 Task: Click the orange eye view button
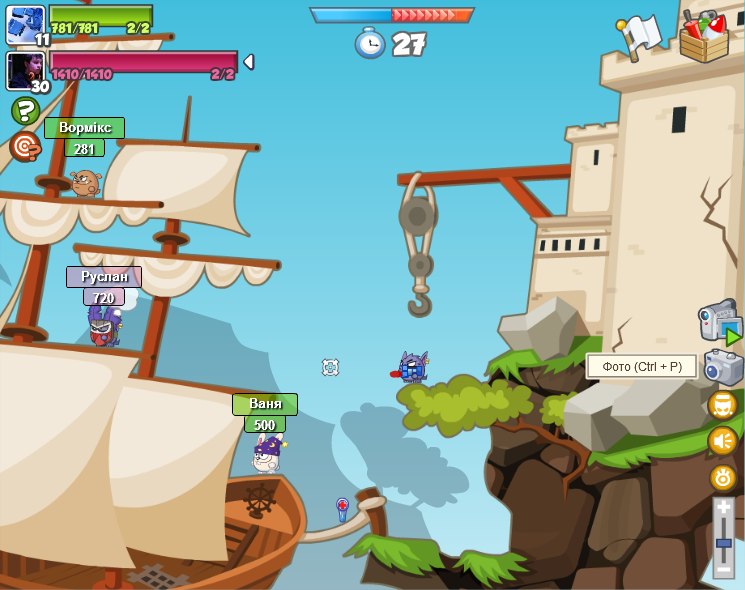722,476
